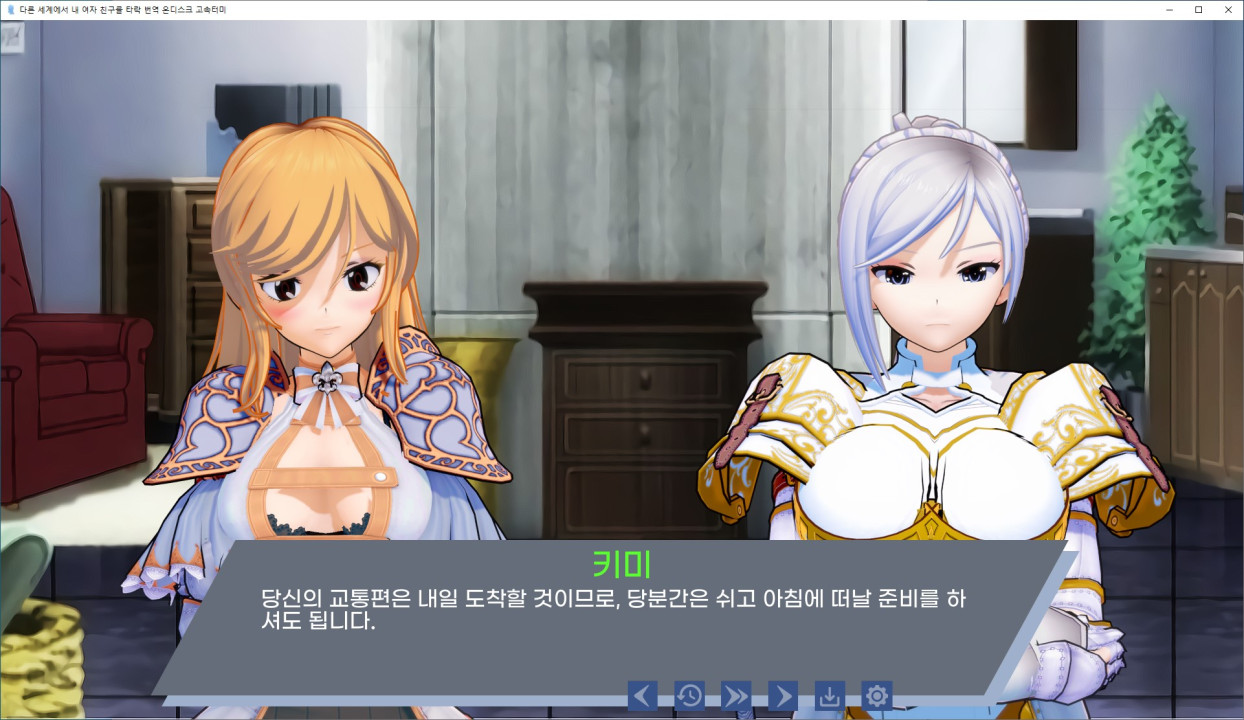The image size is (1244, 720).
Task: Close the game window
Action: pos(1227,9)
